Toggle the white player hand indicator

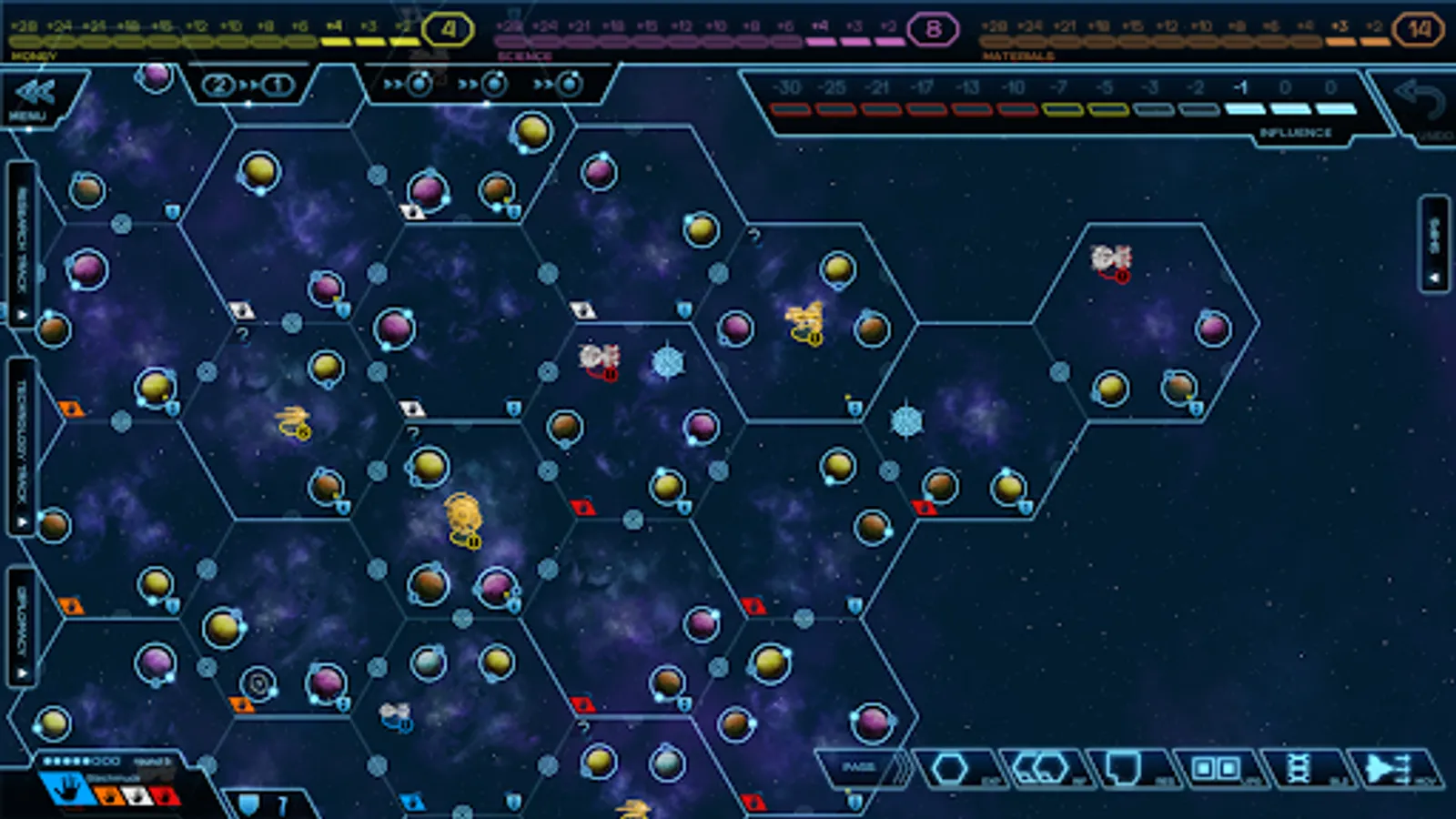pyautogui.click(x=137, y=796)
